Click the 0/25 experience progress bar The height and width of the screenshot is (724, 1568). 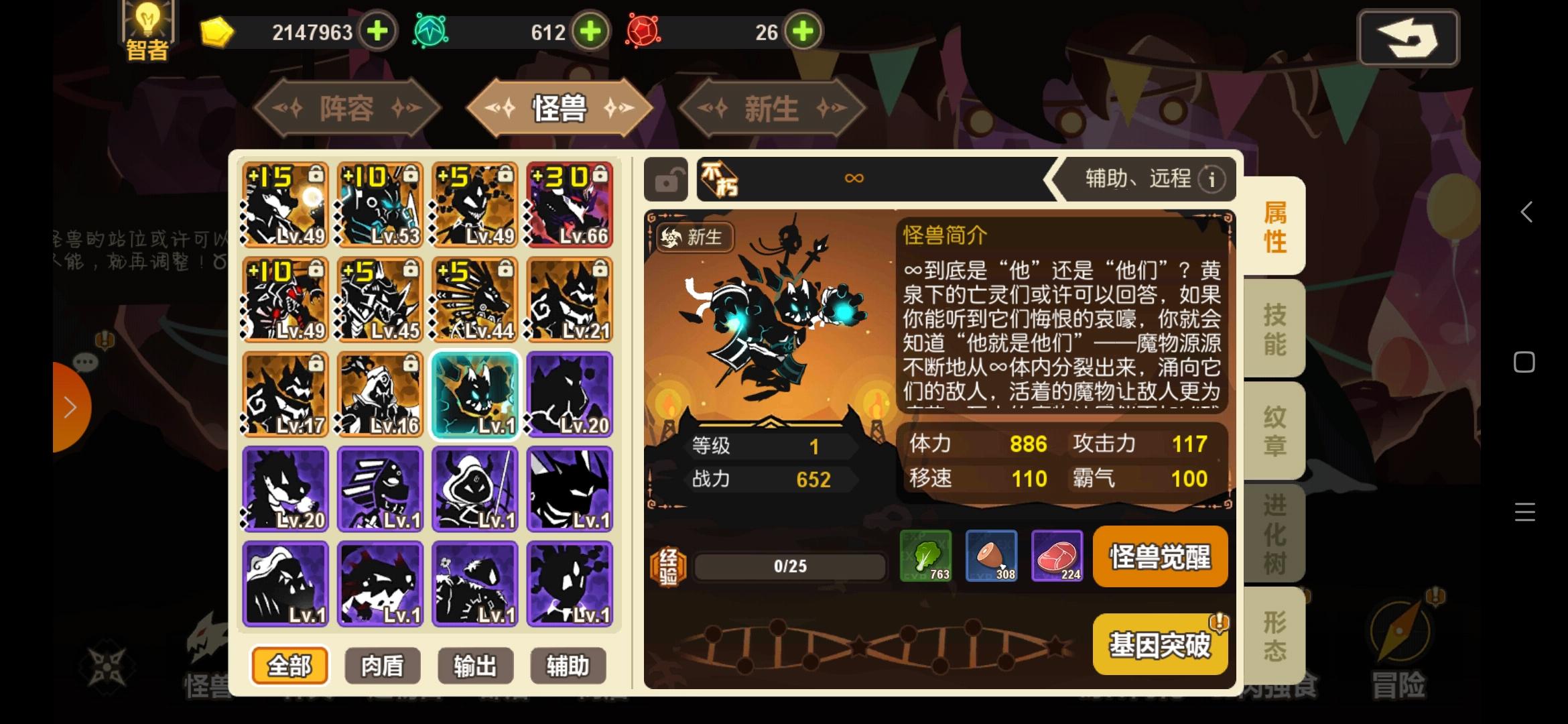click(789, 566)
